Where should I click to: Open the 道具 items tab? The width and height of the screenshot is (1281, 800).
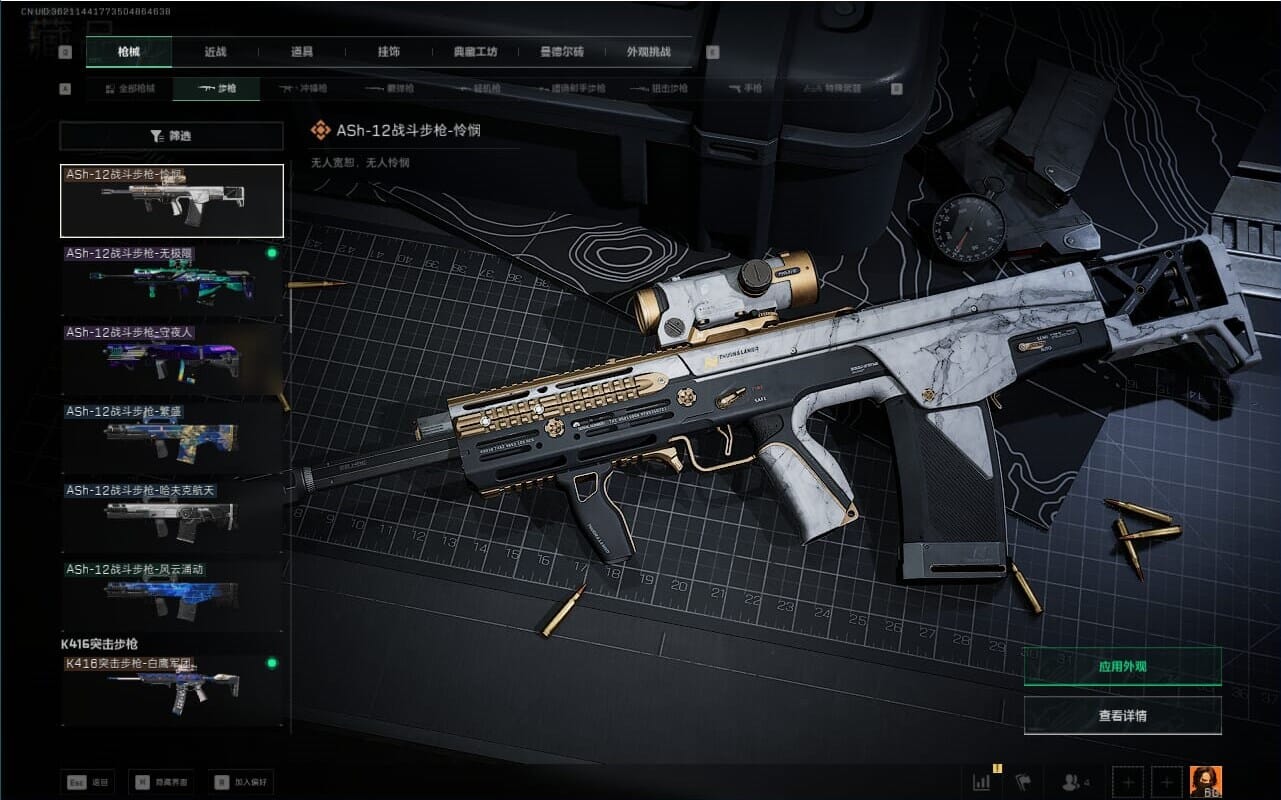(302, 52)
